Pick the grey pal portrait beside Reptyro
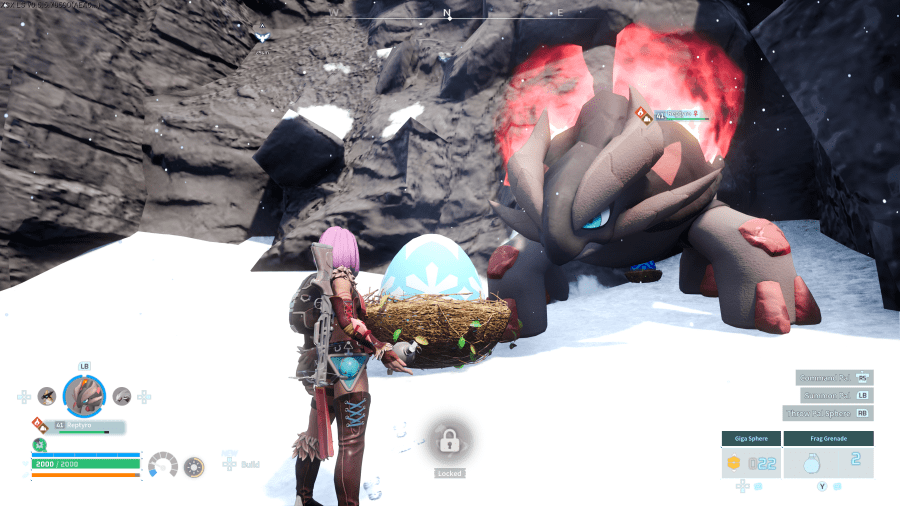 point(122,396)
